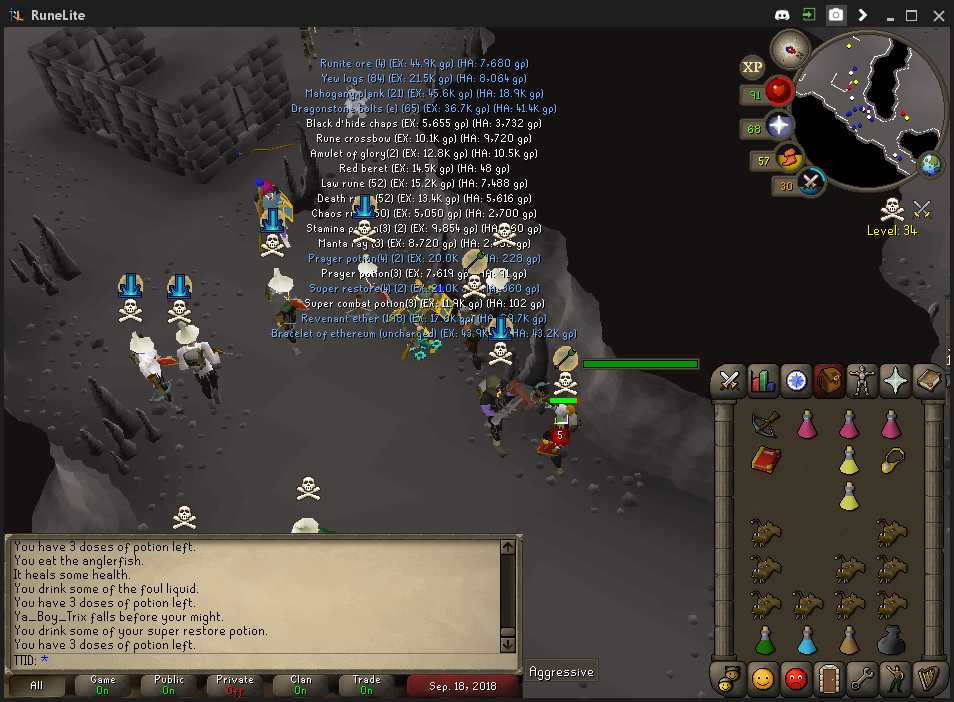
Task: Open the Combat Options tab
Action: 730,380
